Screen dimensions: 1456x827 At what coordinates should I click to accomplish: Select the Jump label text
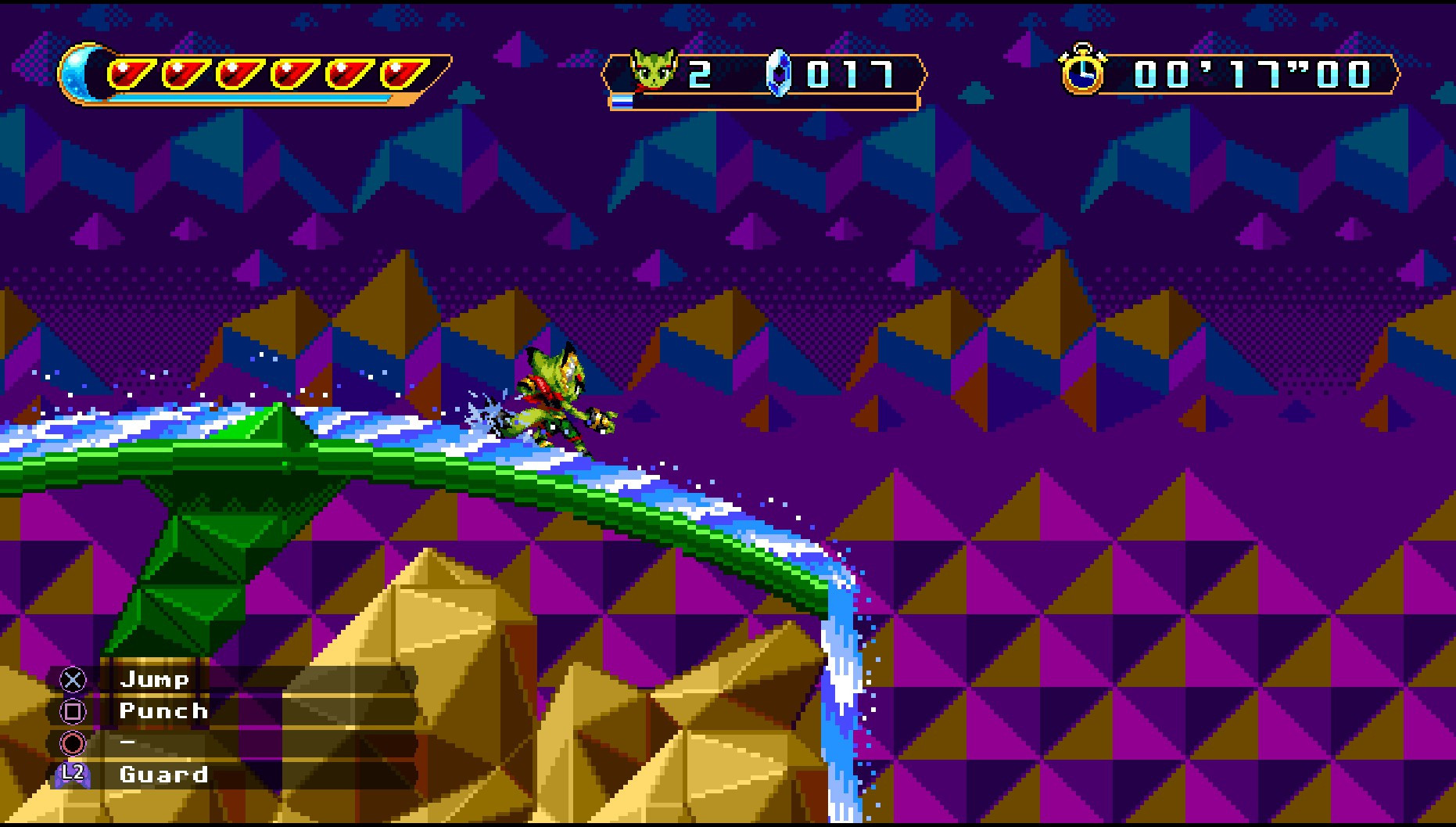pyautogui.click(x=155, y=680)
